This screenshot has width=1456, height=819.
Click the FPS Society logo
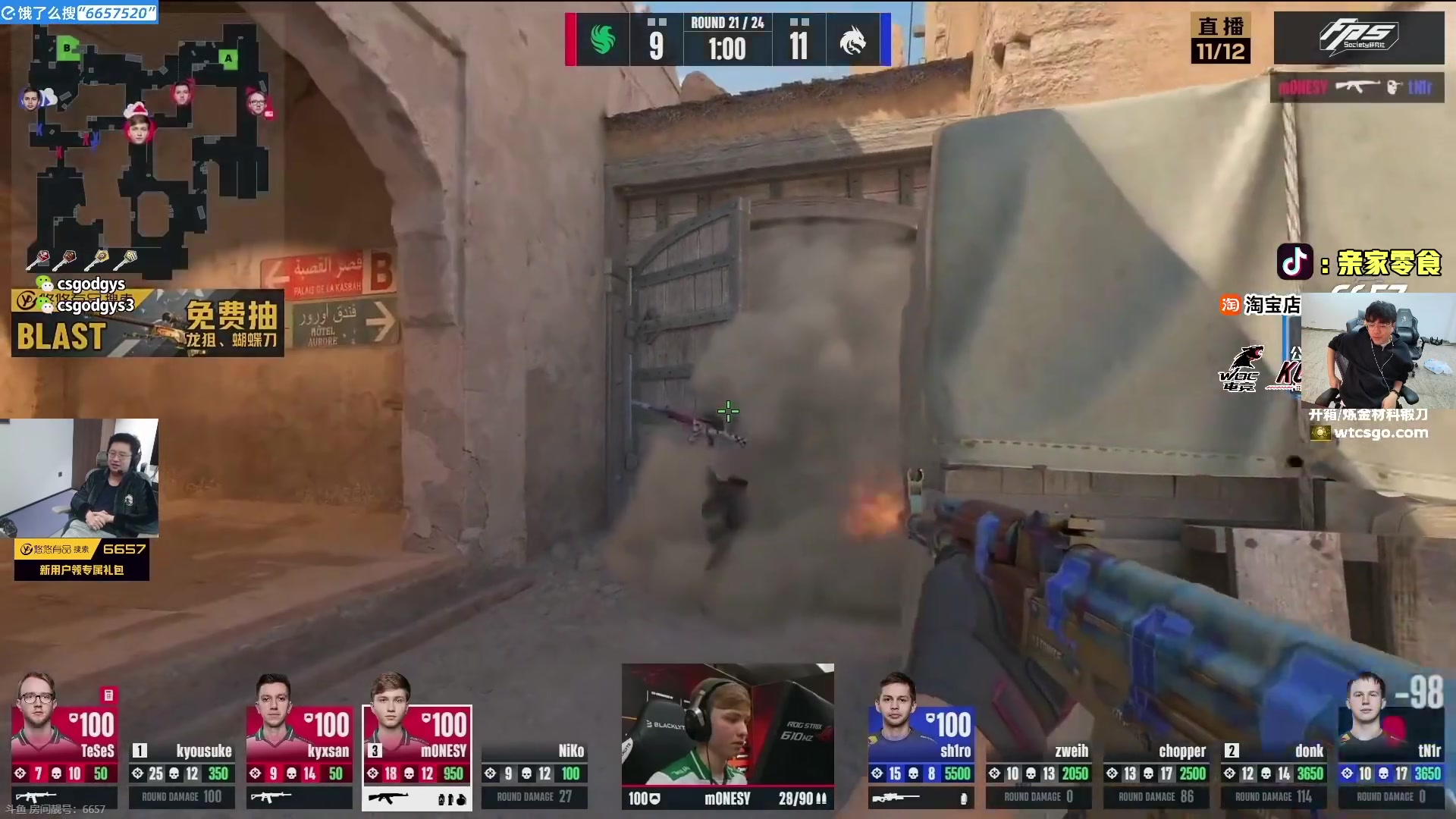(1358, 37)
